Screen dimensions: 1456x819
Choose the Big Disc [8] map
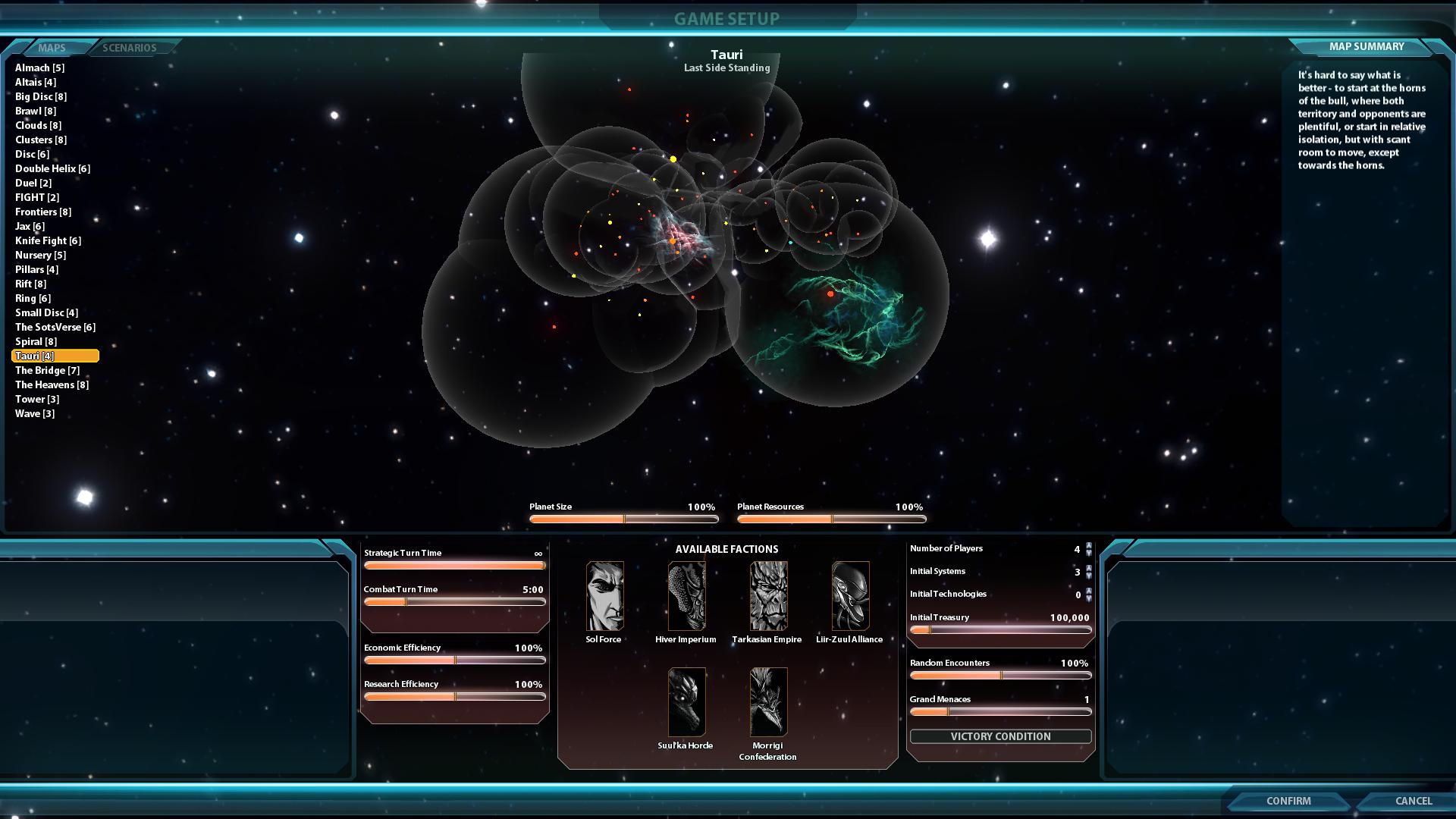(41, 96)
